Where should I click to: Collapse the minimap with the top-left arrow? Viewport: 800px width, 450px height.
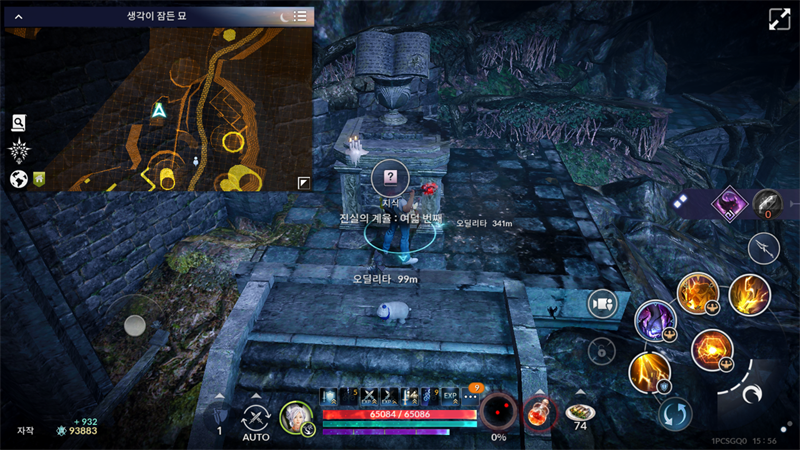(18, 16)
